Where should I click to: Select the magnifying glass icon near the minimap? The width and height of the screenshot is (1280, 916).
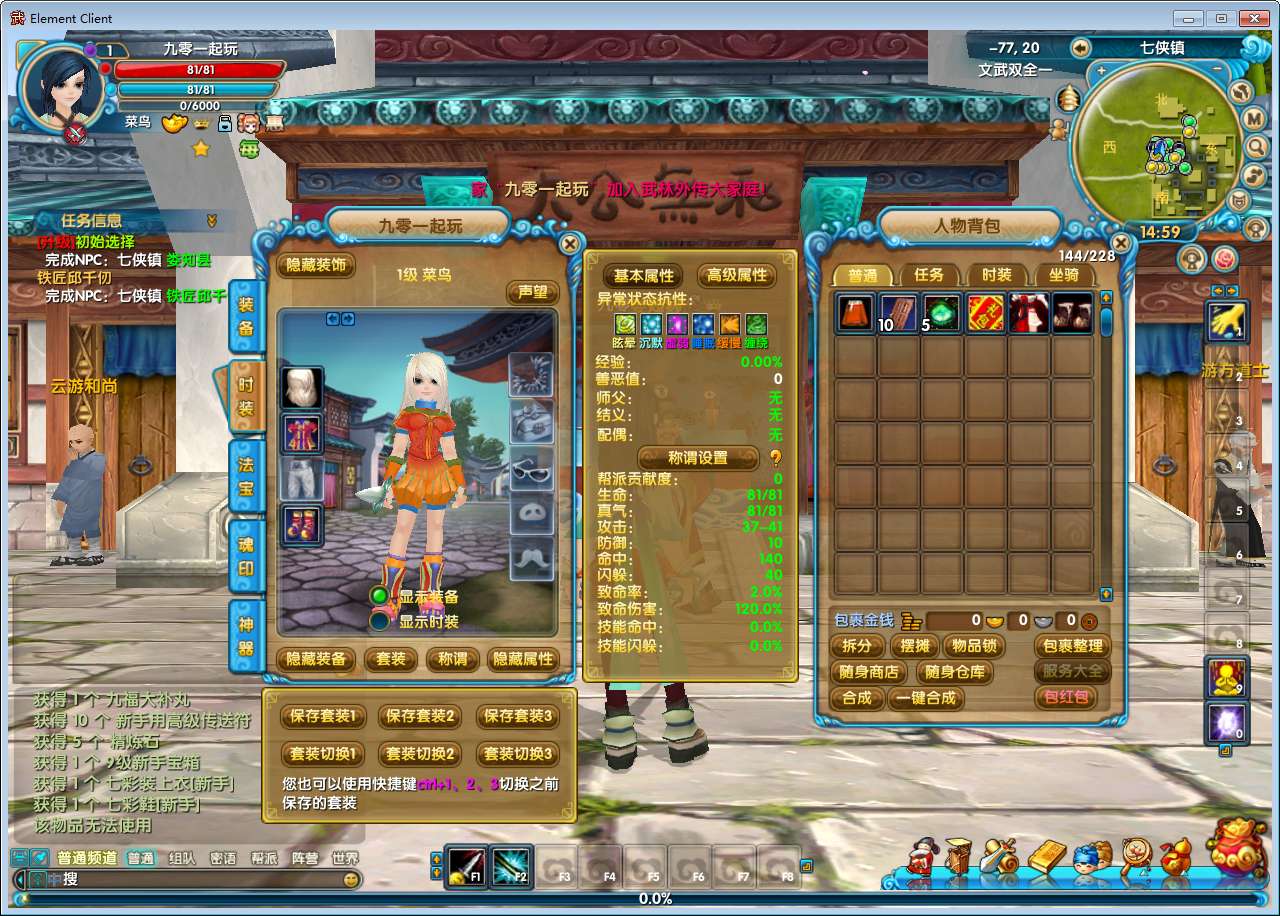pyautogui.click(x=1254, y=146)
